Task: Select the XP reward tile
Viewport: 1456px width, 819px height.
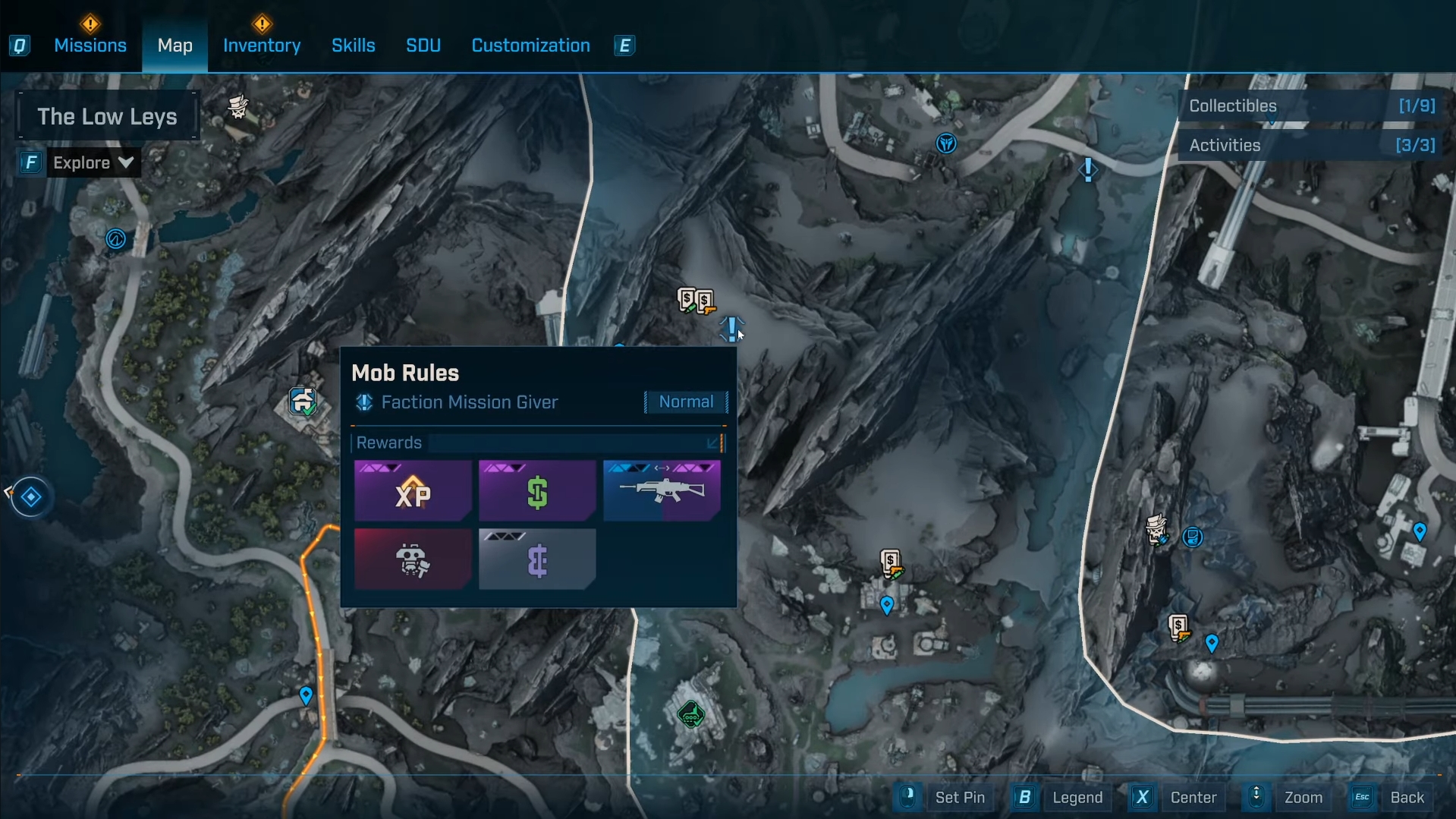Action: pos(413,491)
